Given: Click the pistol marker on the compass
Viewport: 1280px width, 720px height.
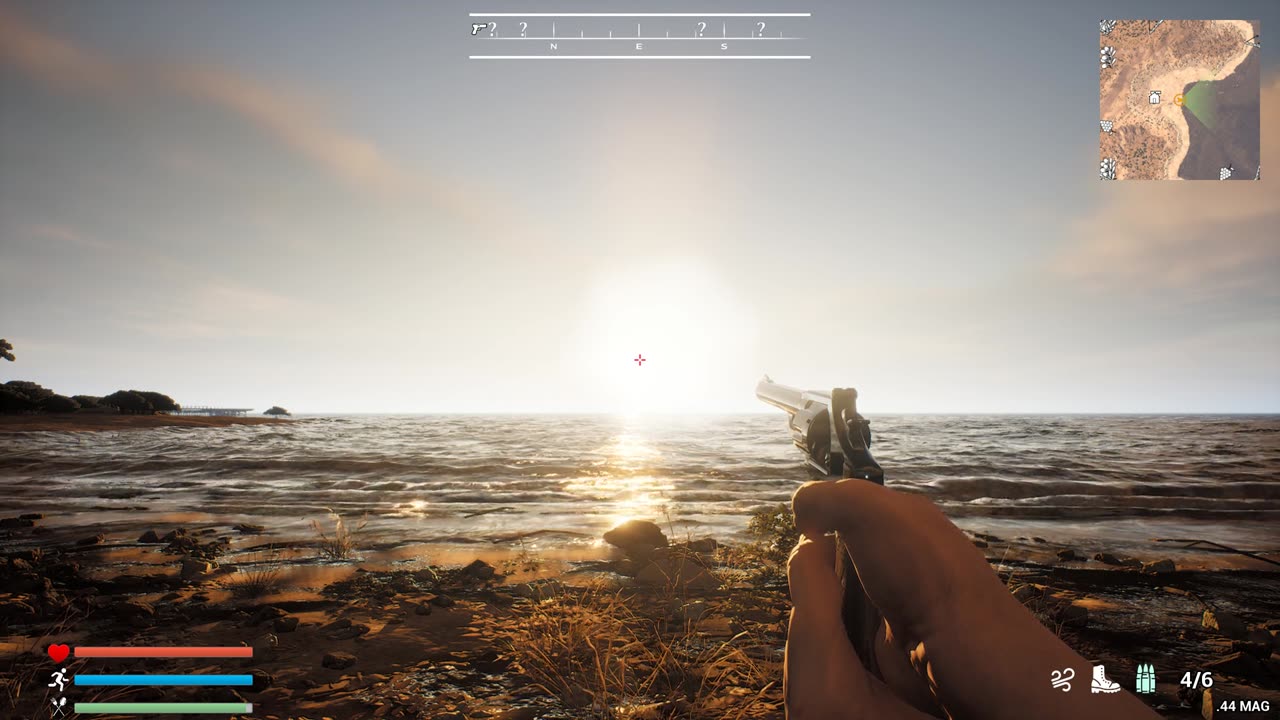Looking at the screenshot, I should [478, 29].
